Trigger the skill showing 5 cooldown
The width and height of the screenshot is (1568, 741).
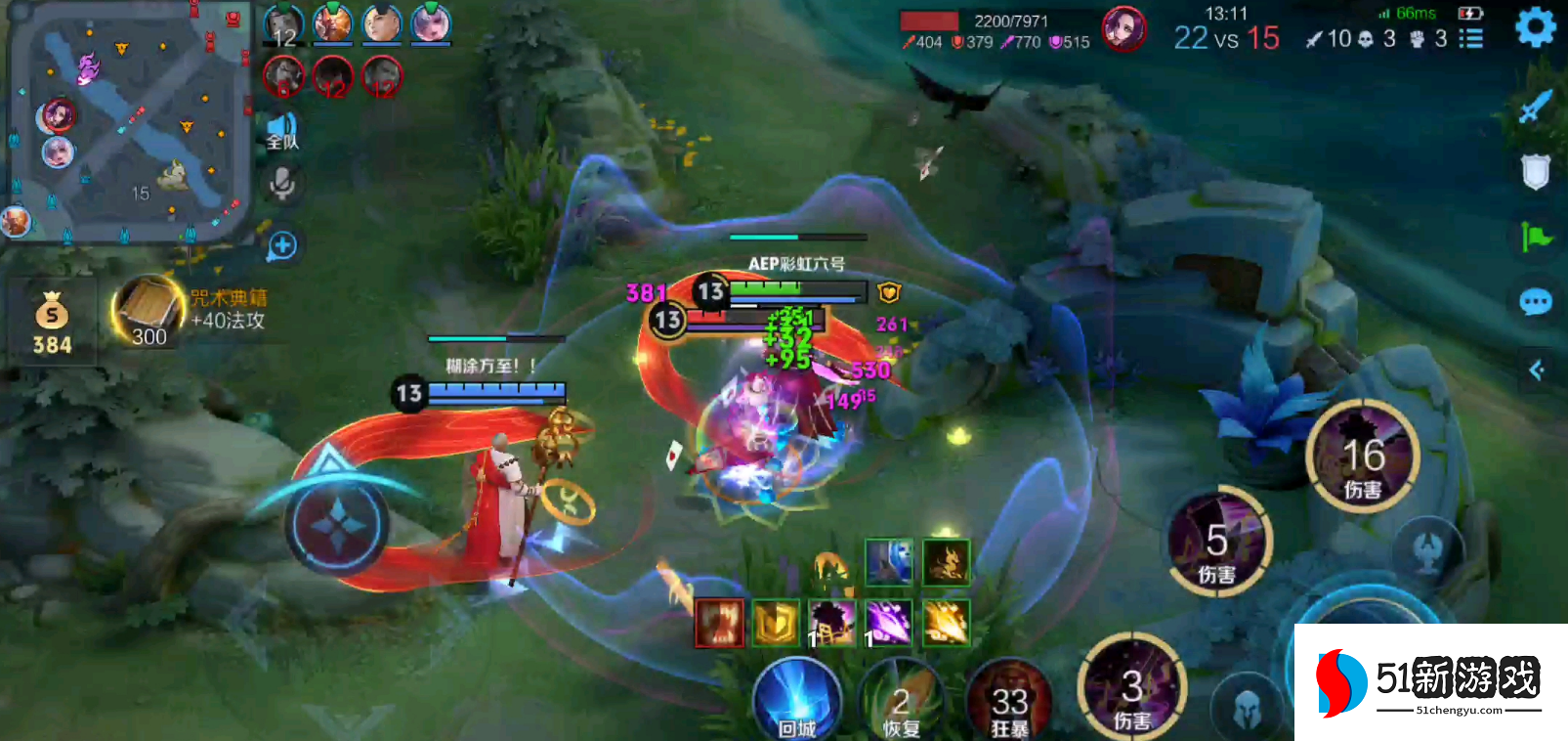1217,542
